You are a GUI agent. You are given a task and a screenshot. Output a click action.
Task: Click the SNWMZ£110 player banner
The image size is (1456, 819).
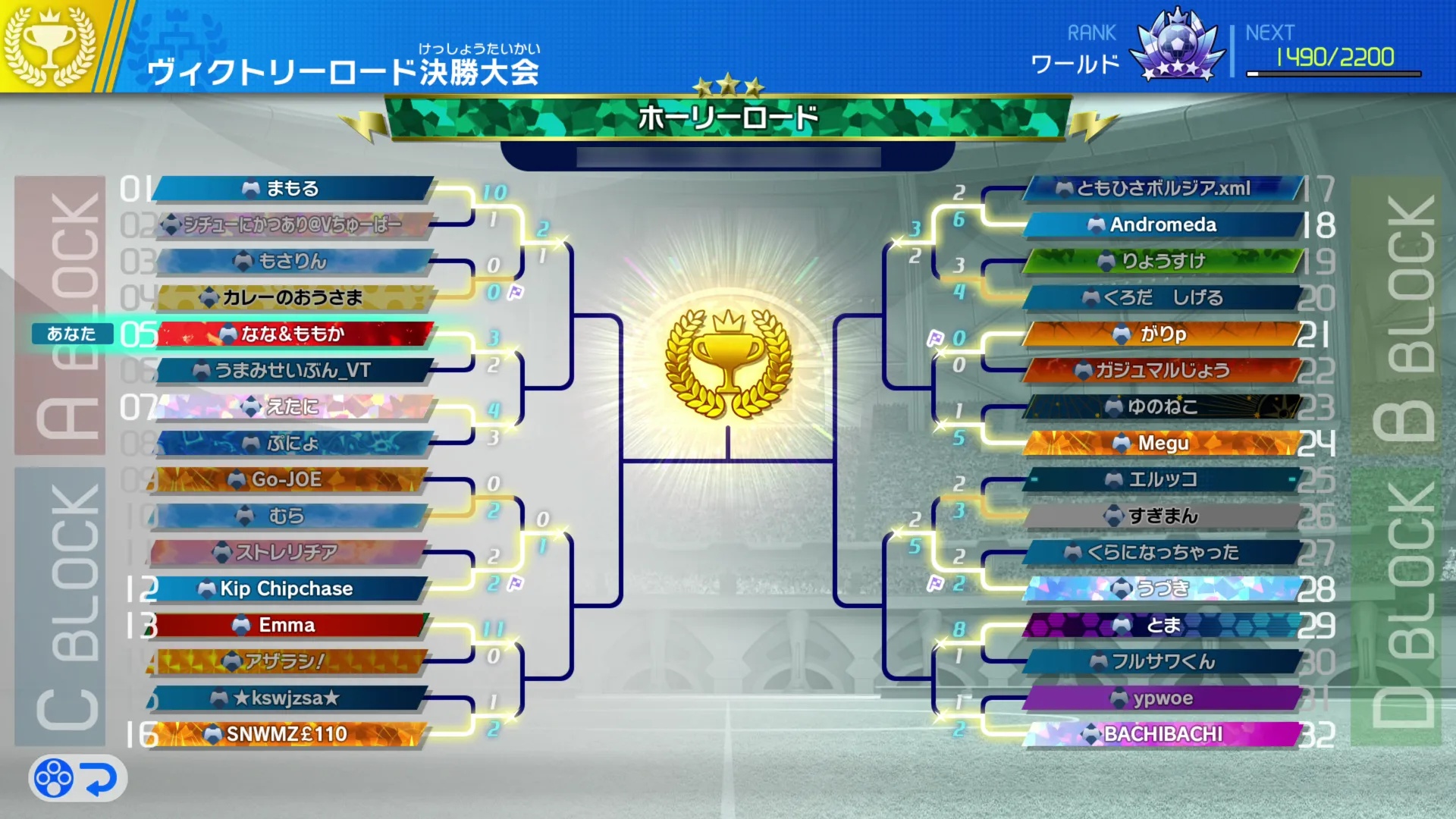click(287, 735)
